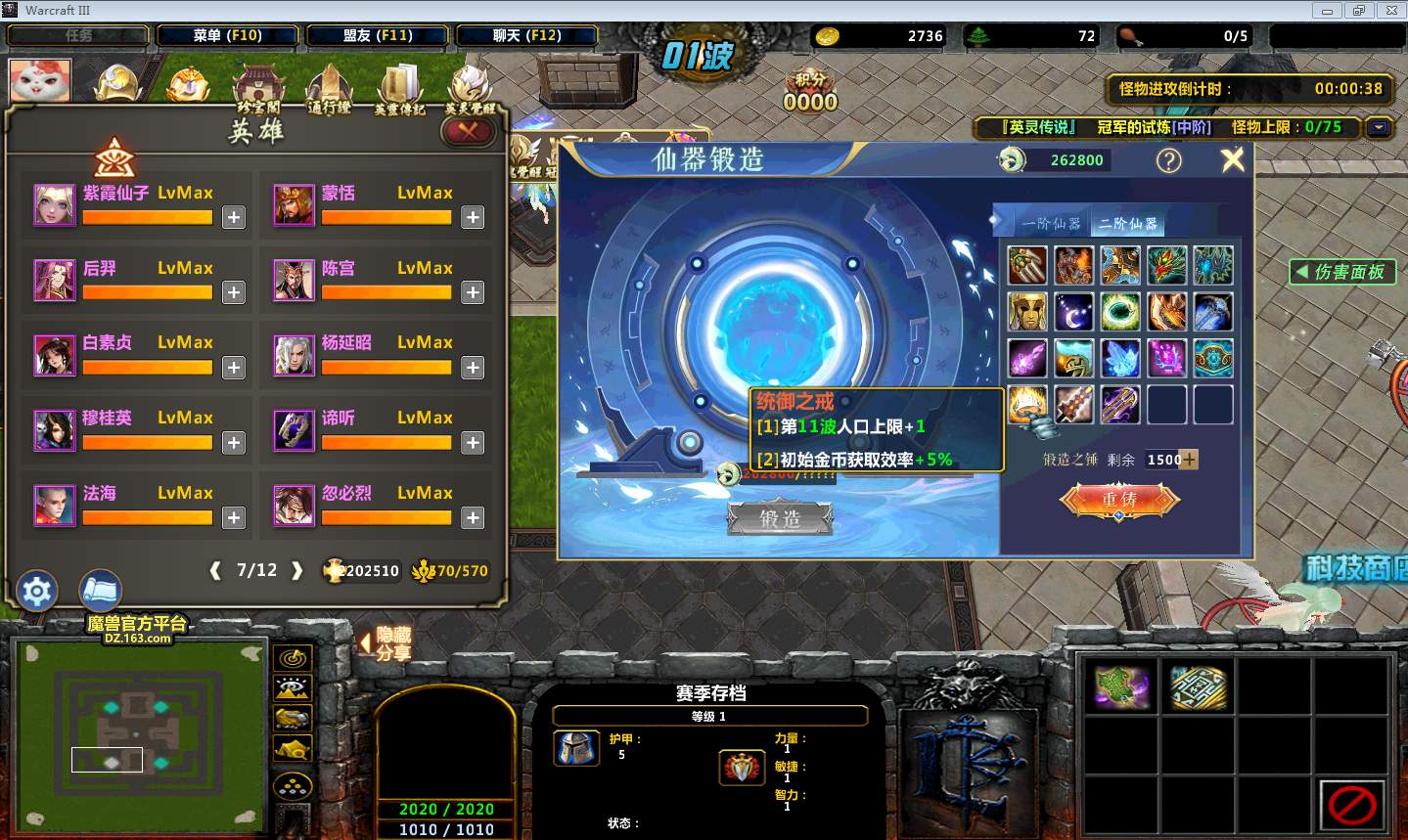The width and height of the screenshot is (1408, 840).
Task: Expand 蒙恬 hero with plus button
Action: pos(473,217)
